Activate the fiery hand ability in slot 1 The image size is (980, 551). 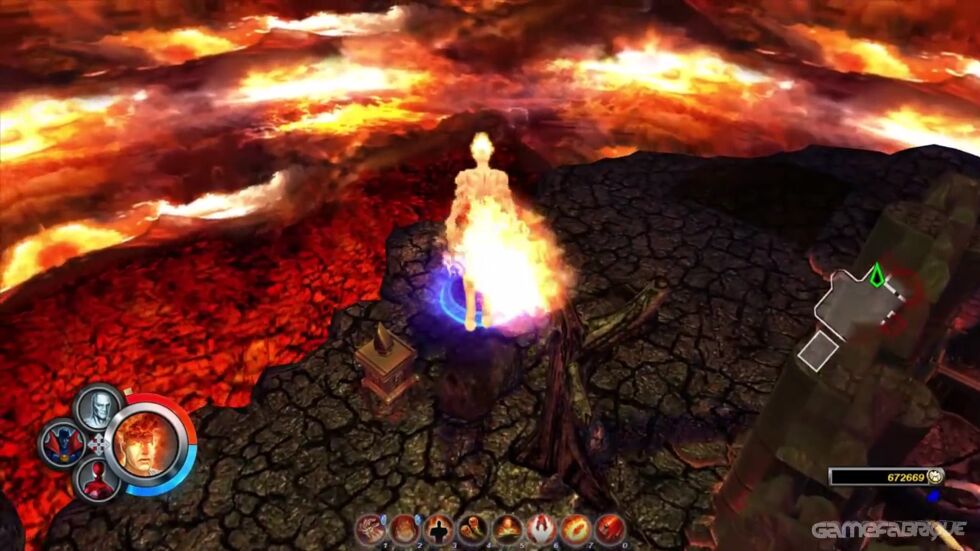pos(372,528)
